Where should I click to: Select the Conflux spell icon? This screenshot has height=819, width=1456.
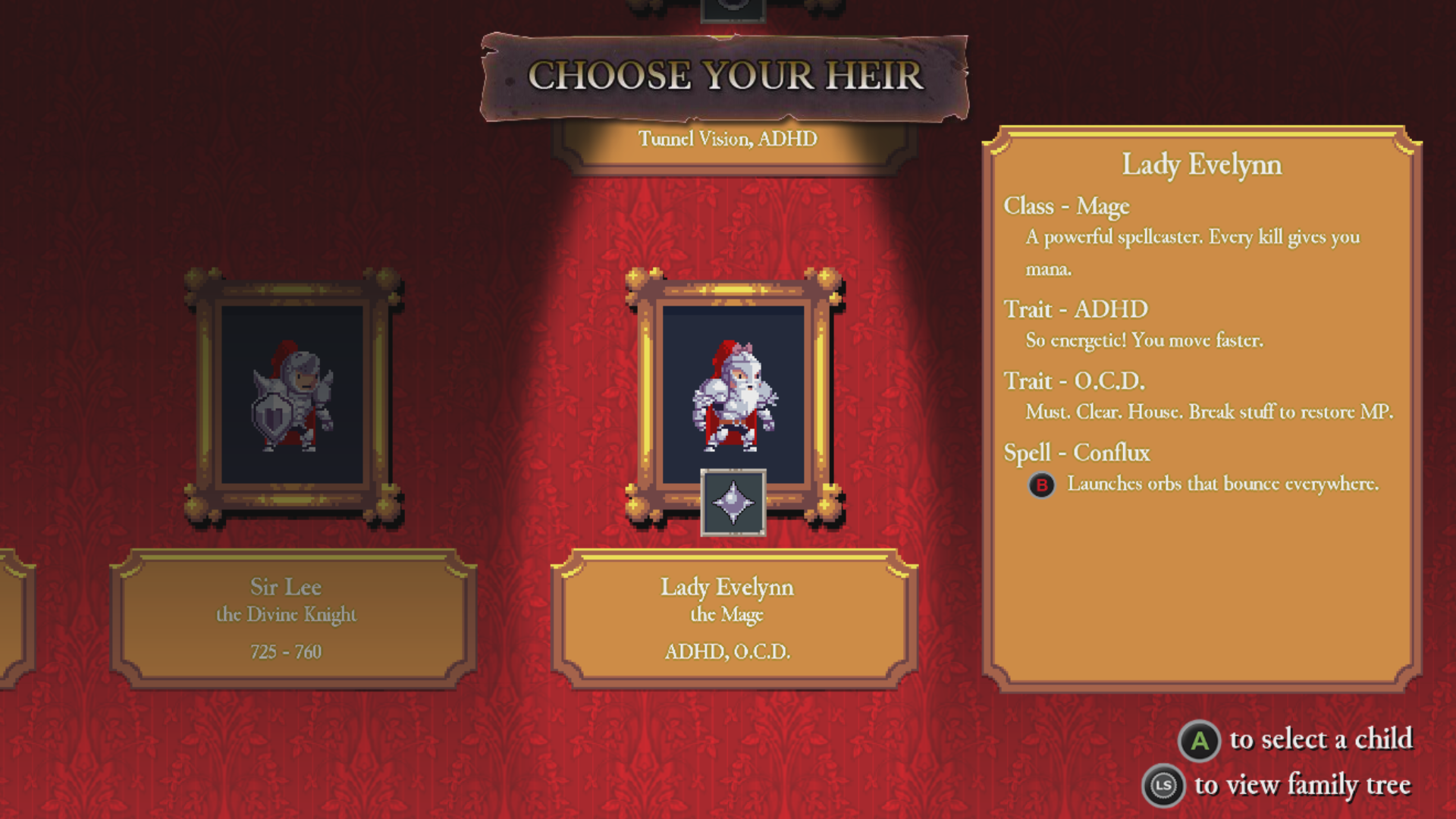[733, 503]
